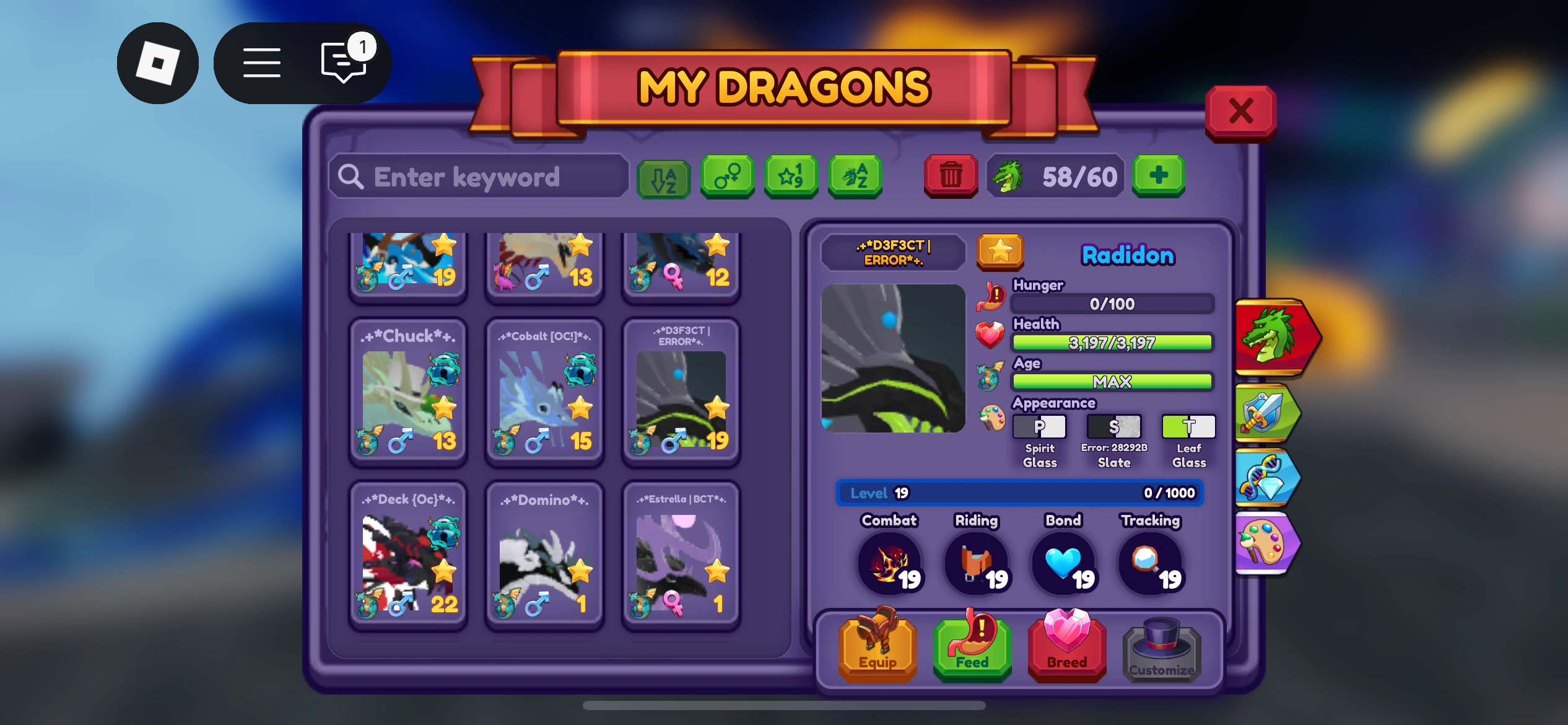Open the chat with one unread message
The image size is (1568, 725).
[x=341, y=64]
